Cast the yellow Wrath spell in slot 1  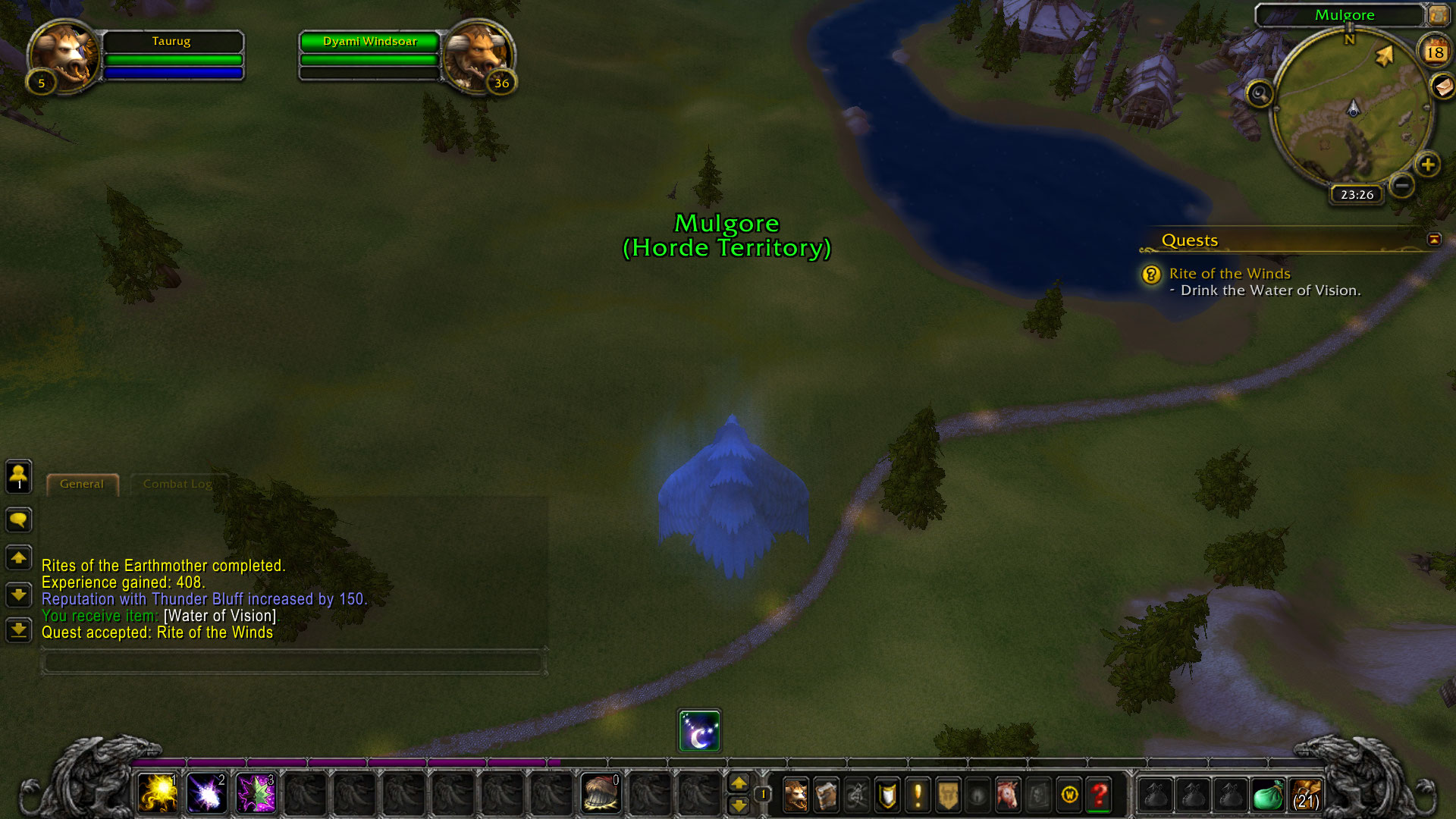(x=158, y=794)
